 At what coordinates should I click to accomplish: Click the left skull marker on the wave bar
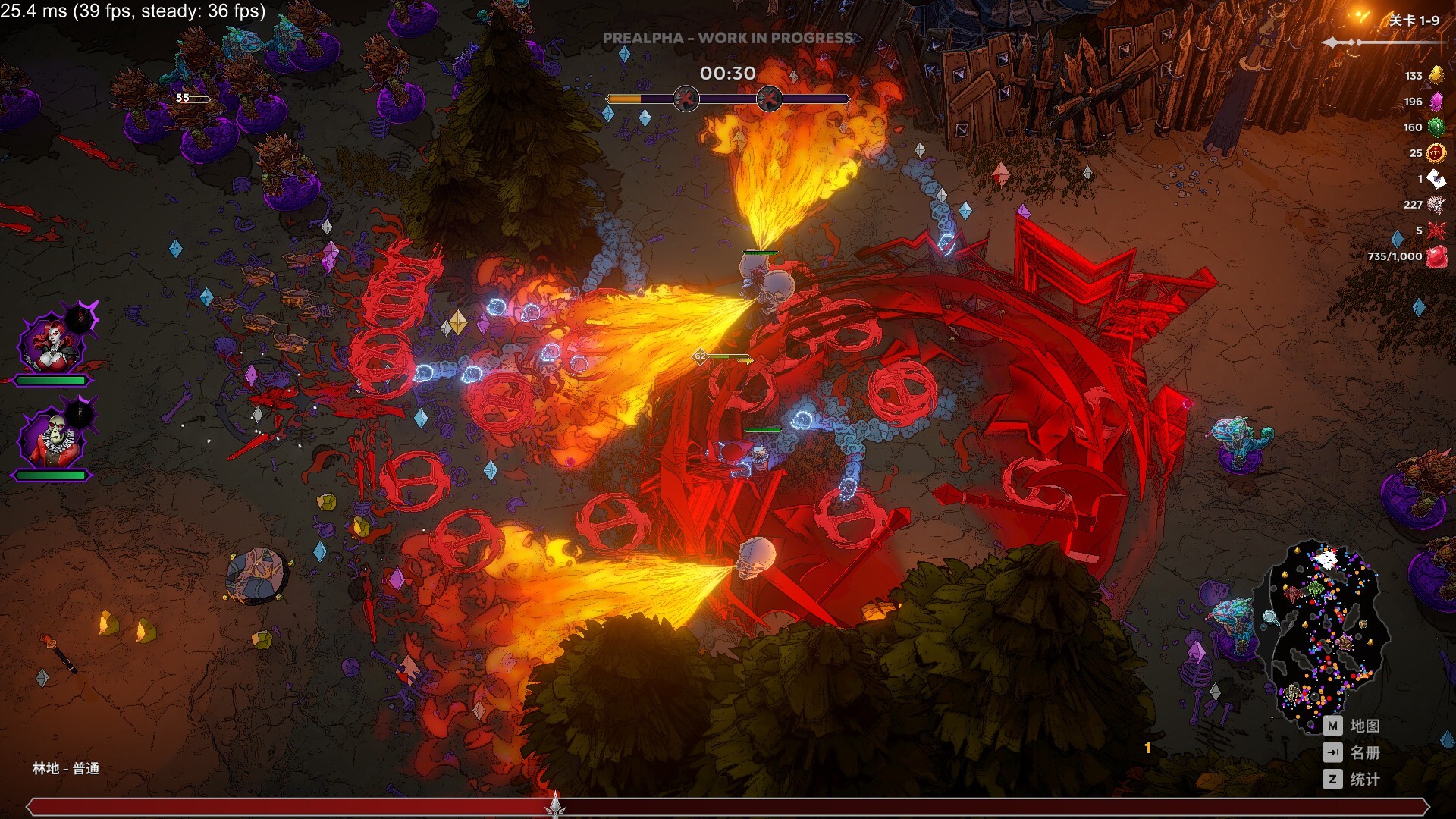pos(685,97)
